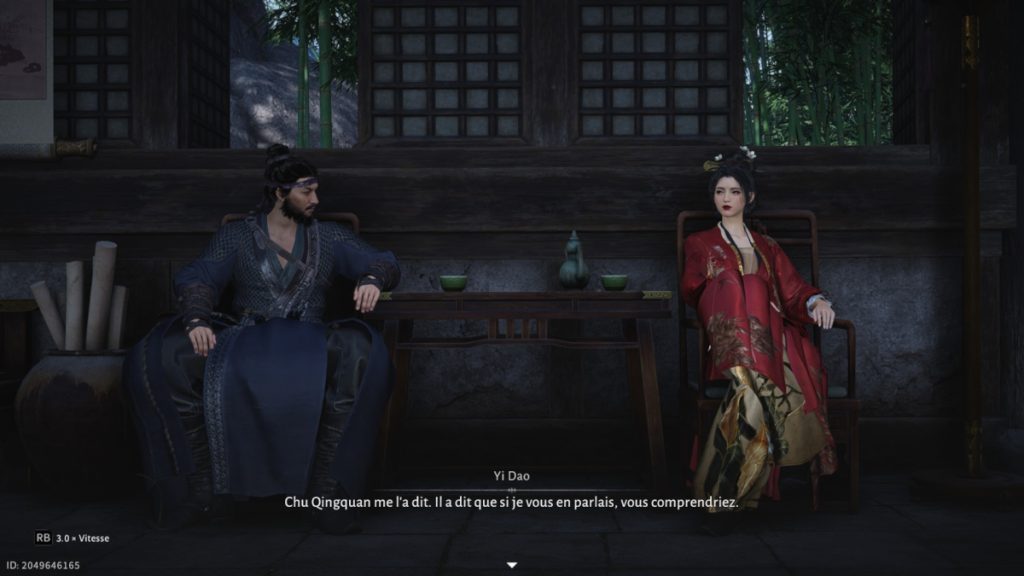Viewport: 1024px width, 576px height.
Task: Advance dialogue with the white down arrow
Action: [512, 565]
